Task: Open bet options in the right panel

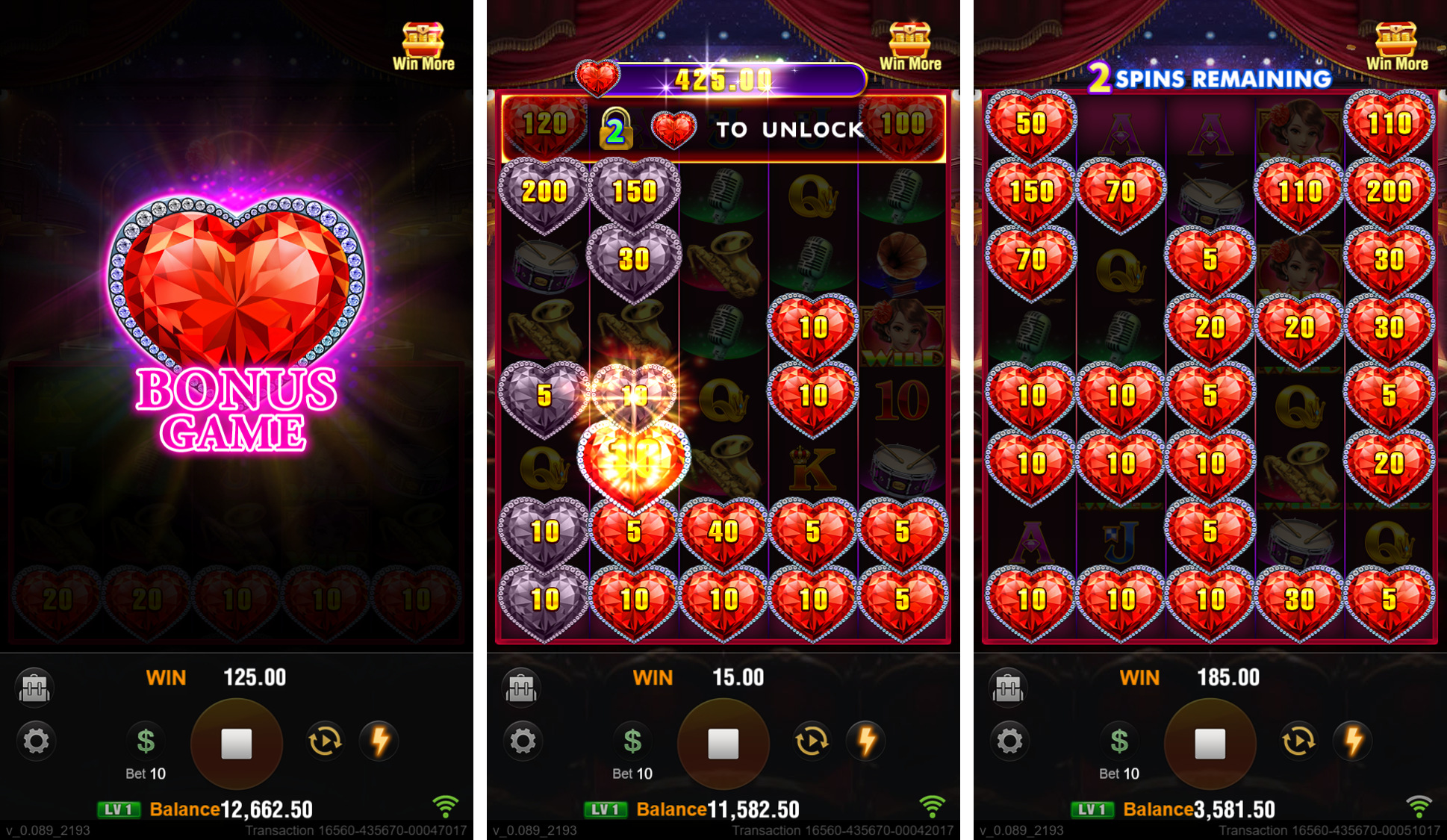Action: [1118, 741]
